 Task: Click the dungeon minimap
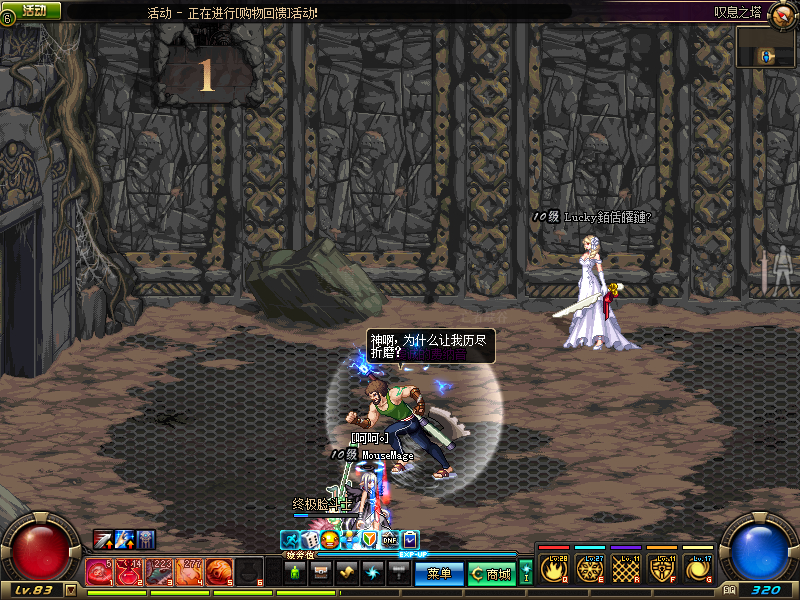tap(767, 48)
